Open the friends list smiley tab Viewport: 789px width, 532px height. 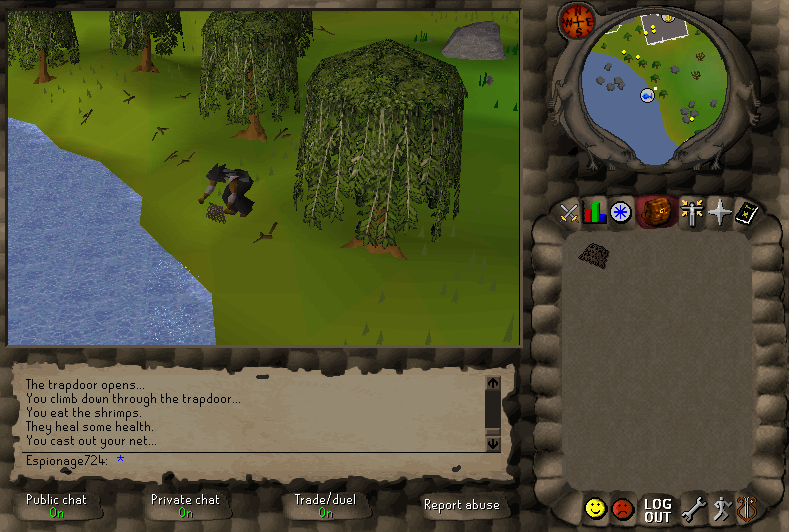tap(596, 509)
